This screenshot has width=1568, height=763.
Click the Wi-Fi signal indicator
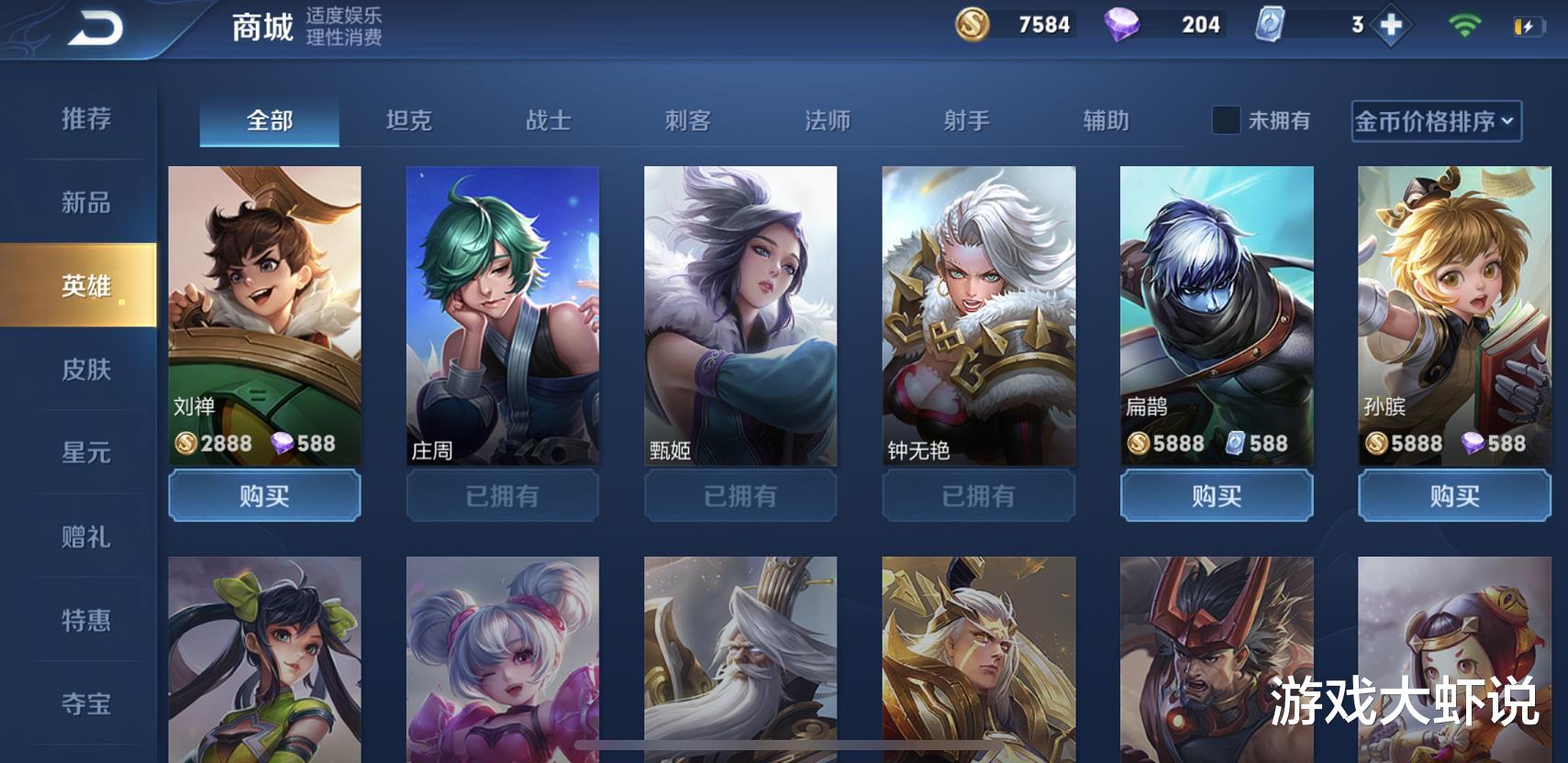1462,25
